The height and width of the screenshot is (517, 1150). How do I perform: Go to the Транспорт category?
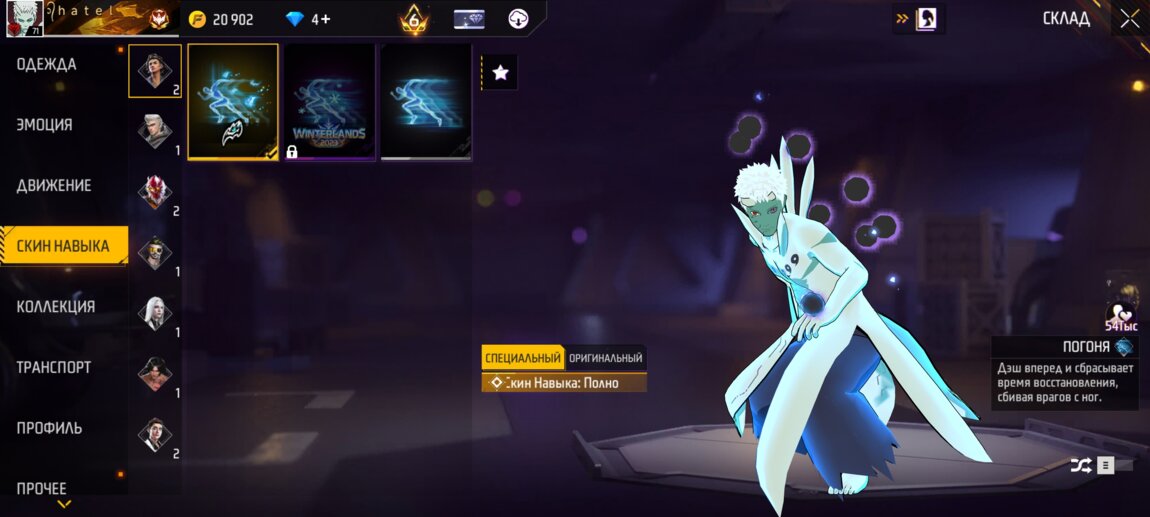54,367
